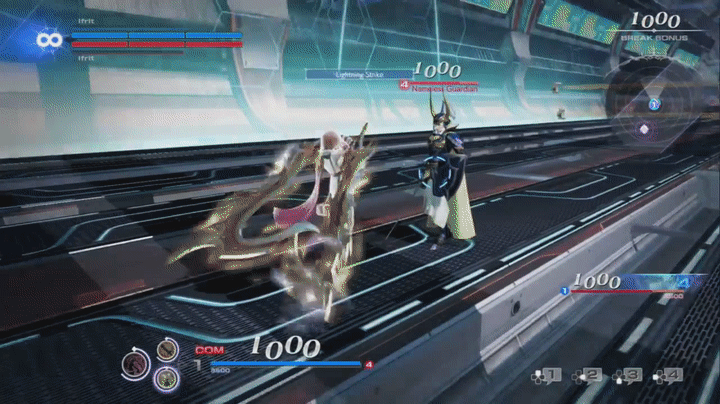Select the blue player marker on the radar
This screenshot has width=720, height=404.
(x=653, y=103)
